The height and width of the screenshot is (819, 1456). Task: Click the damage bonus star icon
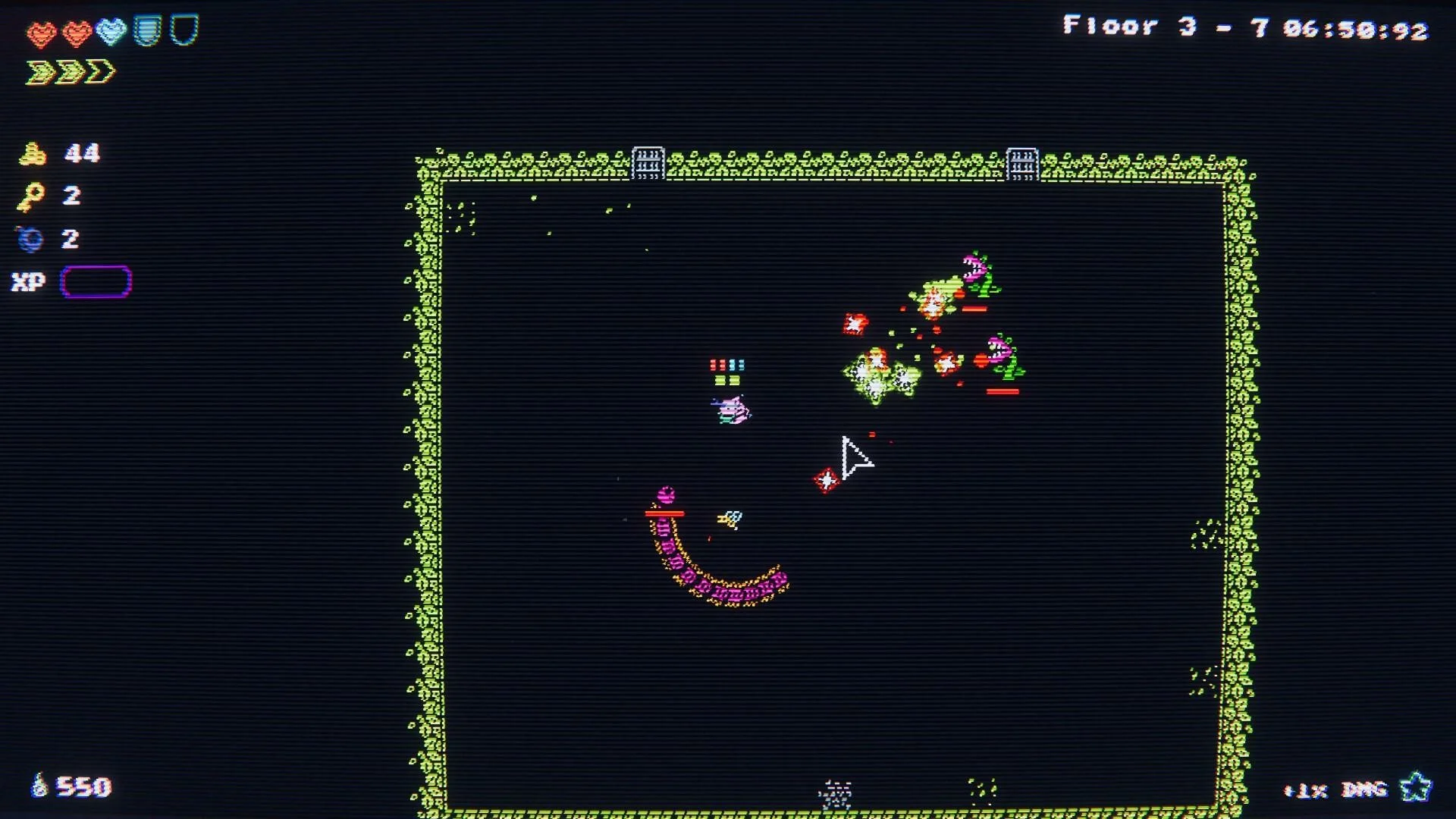click(x=1414, y=788)
